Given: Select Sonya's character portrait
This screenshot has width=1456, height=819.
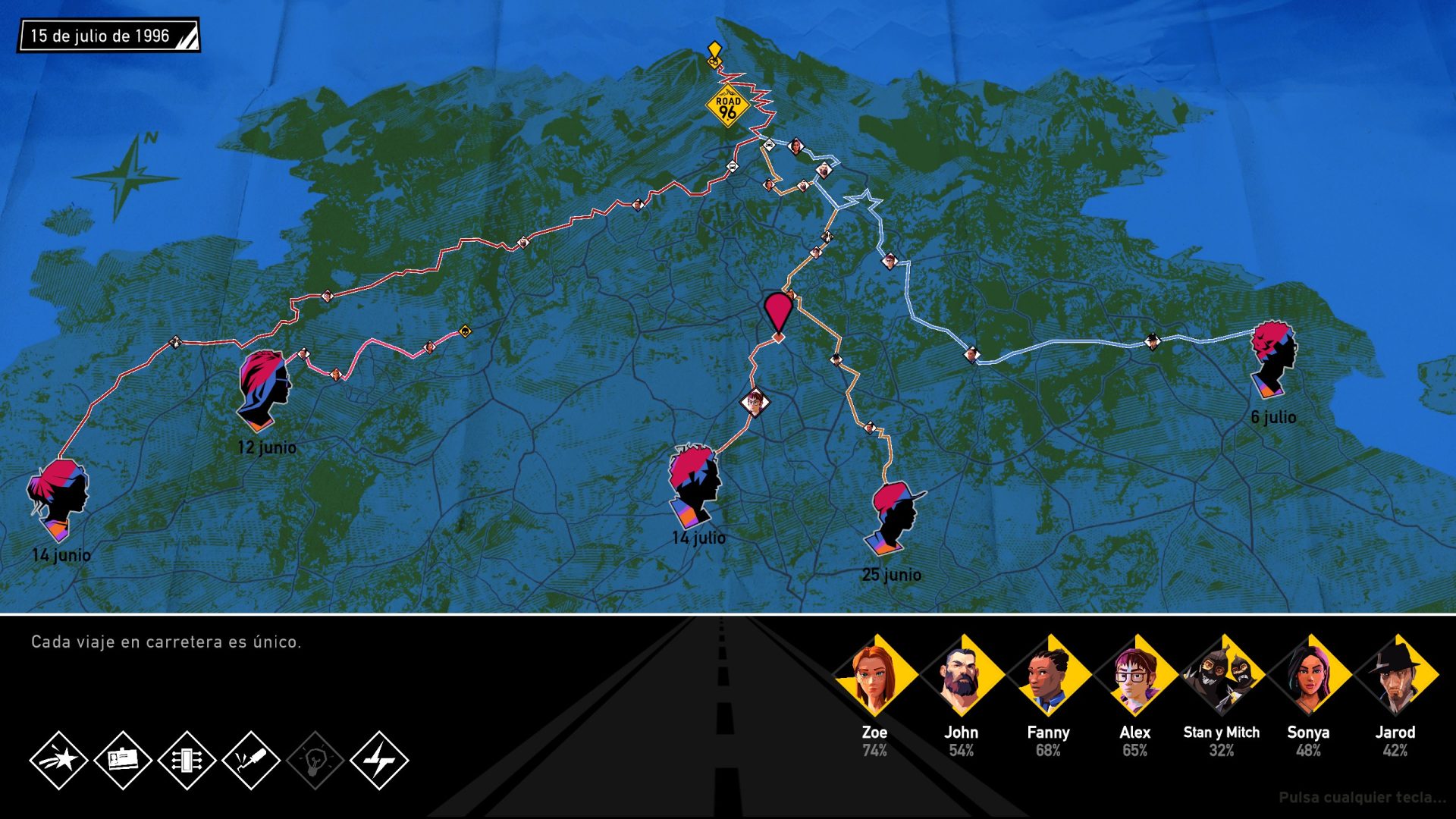Looking at the screenshot, I should click(x=1308, y=676).
